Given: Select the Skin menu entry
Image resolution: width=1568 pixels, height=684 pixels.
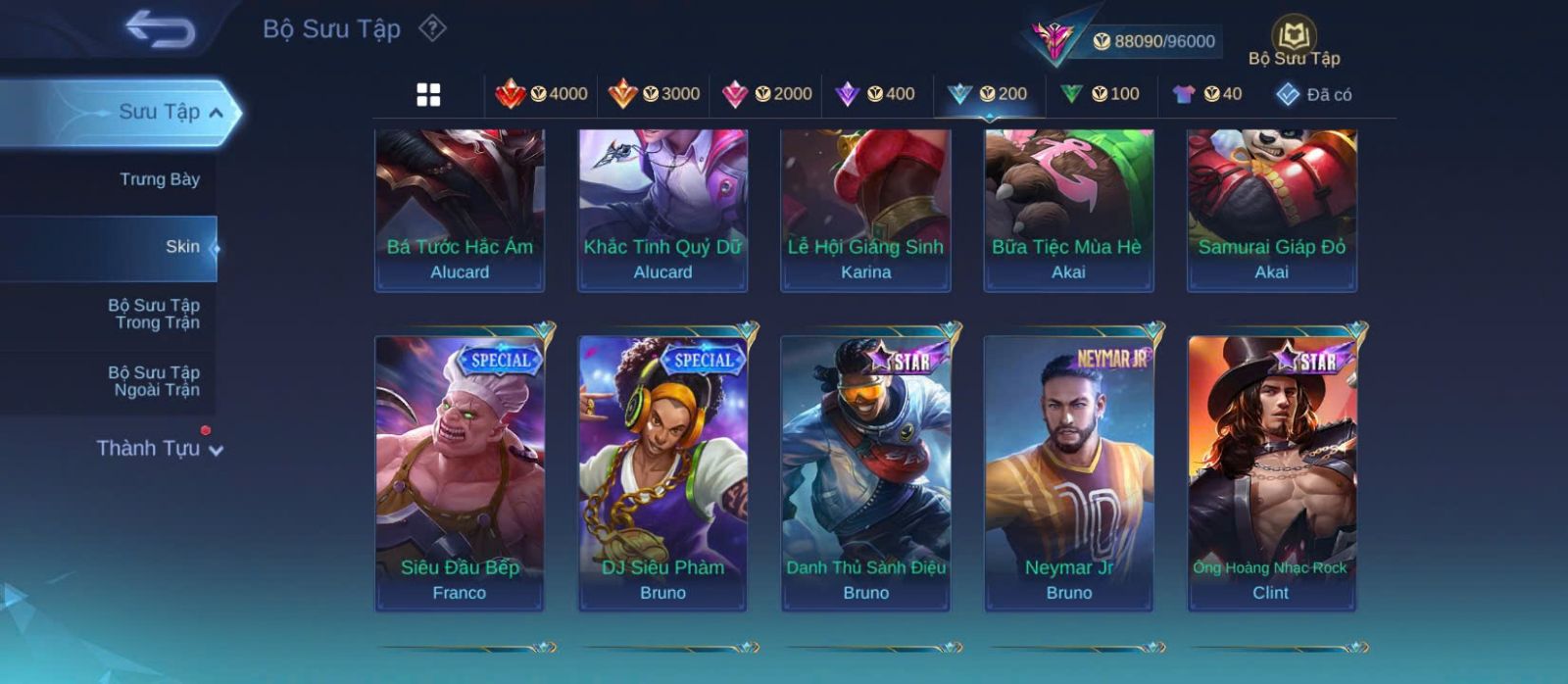Looking at the screenshot, I should pos(182,247).
